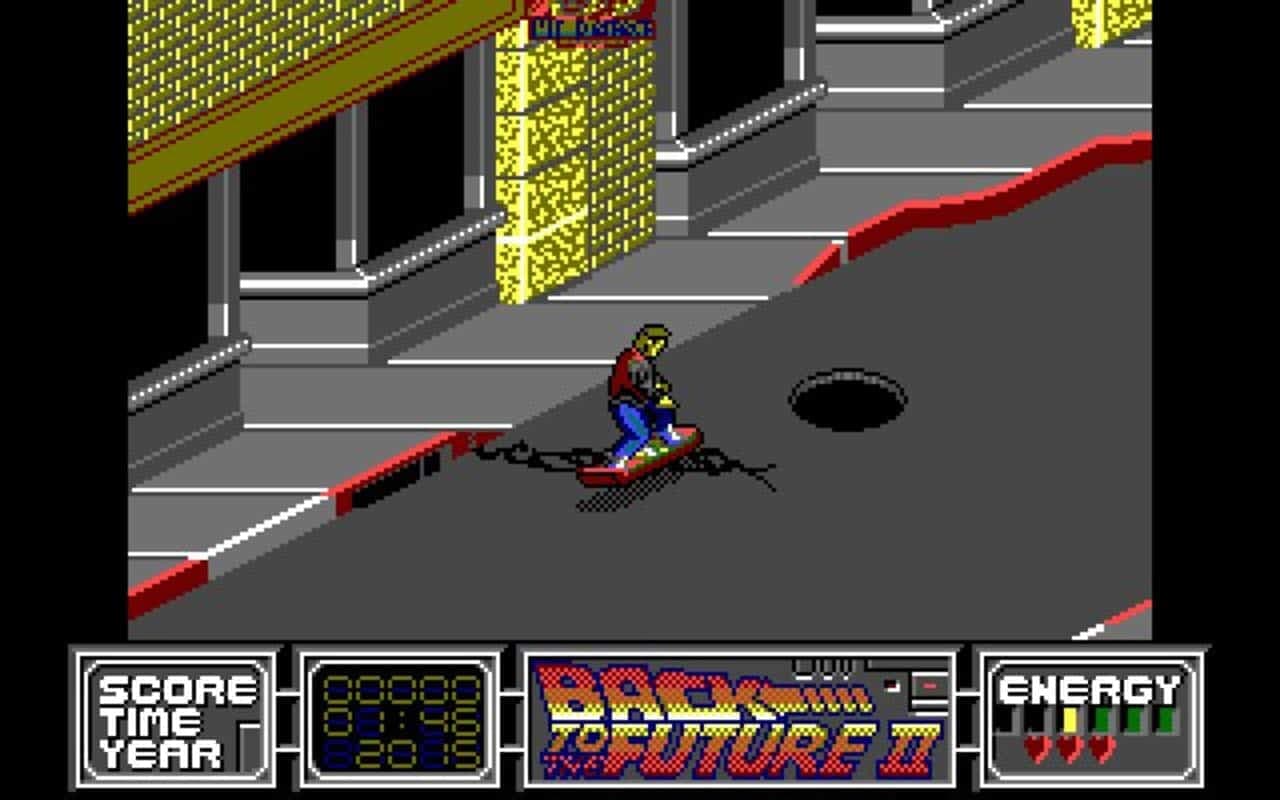Click the small red indicator on the logo panel
The image size is (1280, 800).
click(x=929, y=684)
